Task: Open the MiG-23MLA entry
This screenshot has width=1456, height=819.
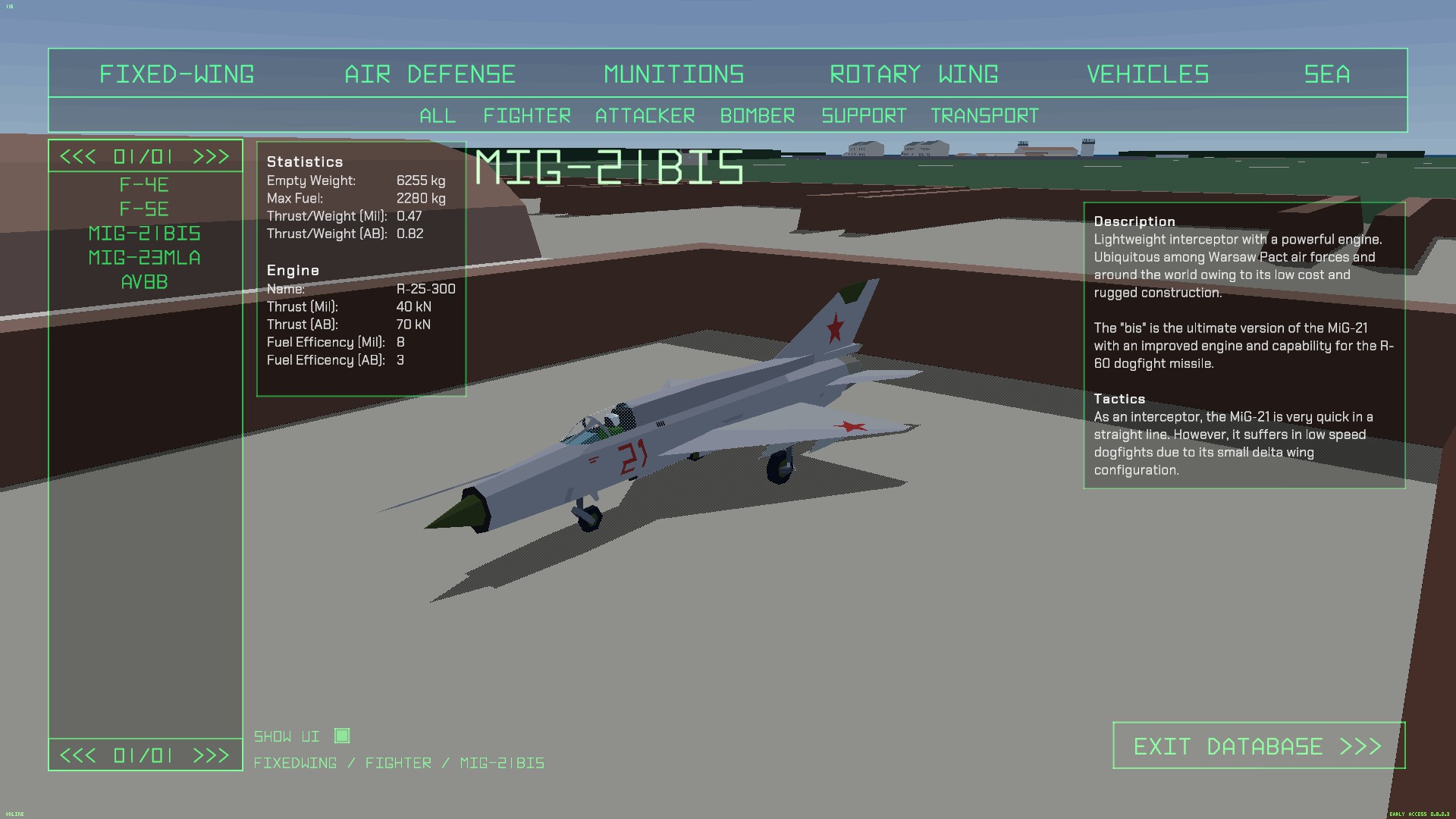Action: [x=144, y=258]
